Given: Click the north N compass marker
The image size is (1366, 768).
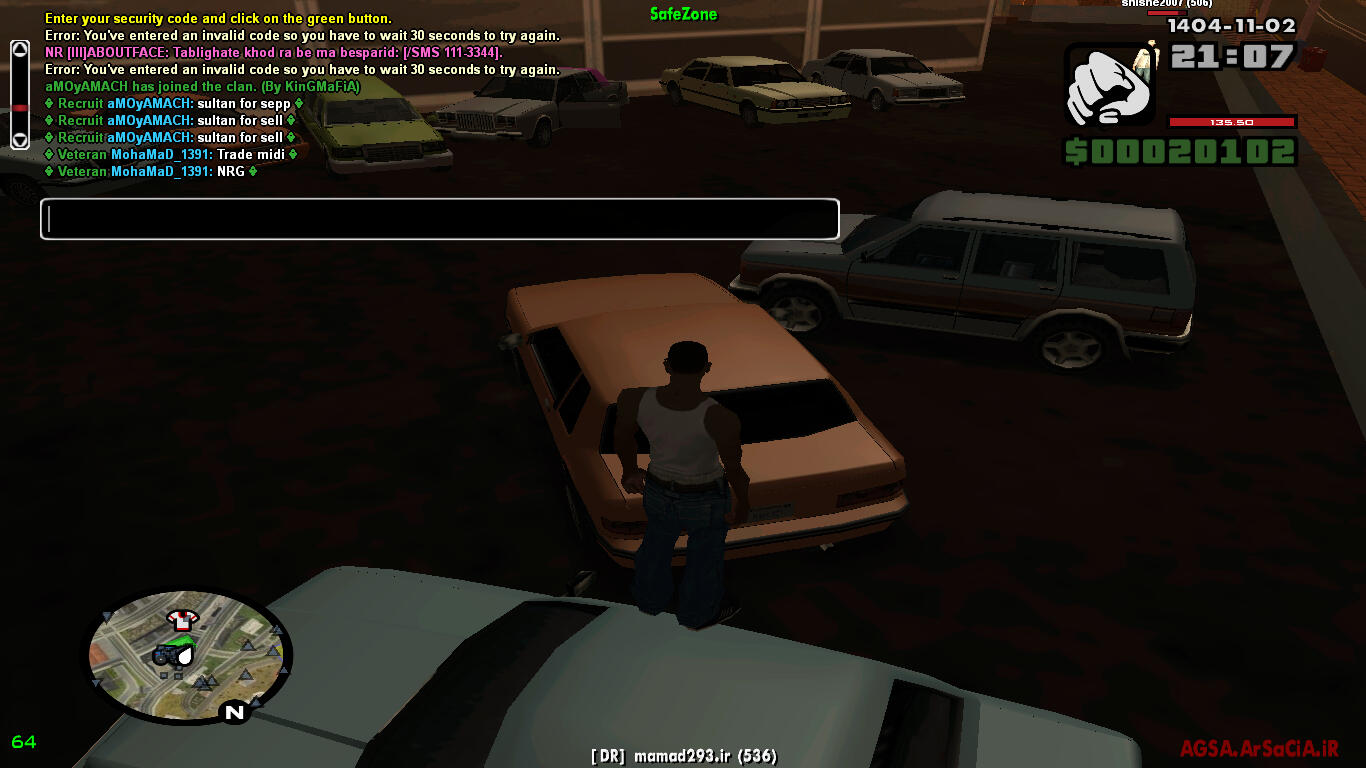Looking at the screenshot, I should click(235, 712).
